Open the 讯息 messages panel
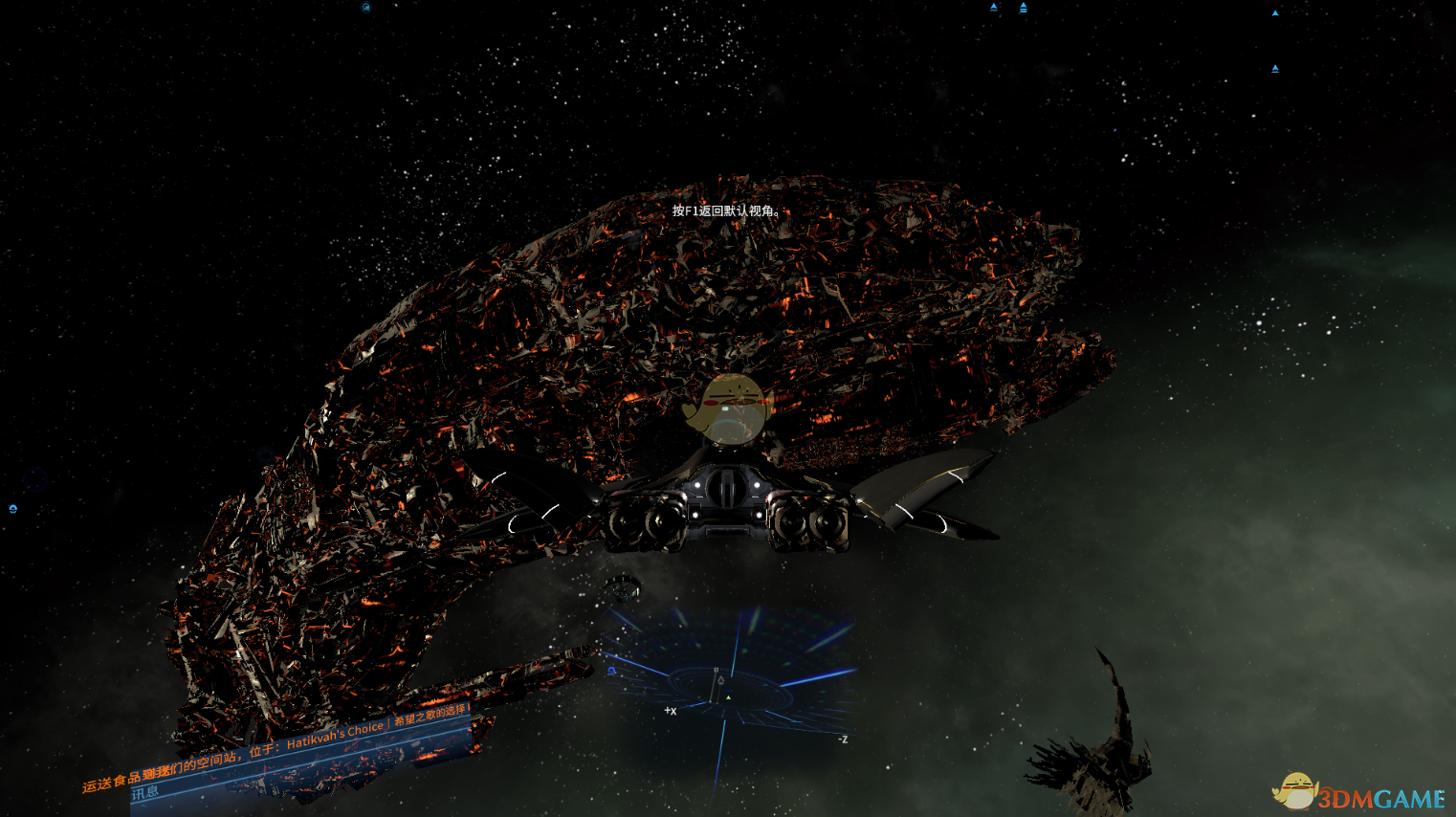The image size is (1456, 817). [145, 793]
